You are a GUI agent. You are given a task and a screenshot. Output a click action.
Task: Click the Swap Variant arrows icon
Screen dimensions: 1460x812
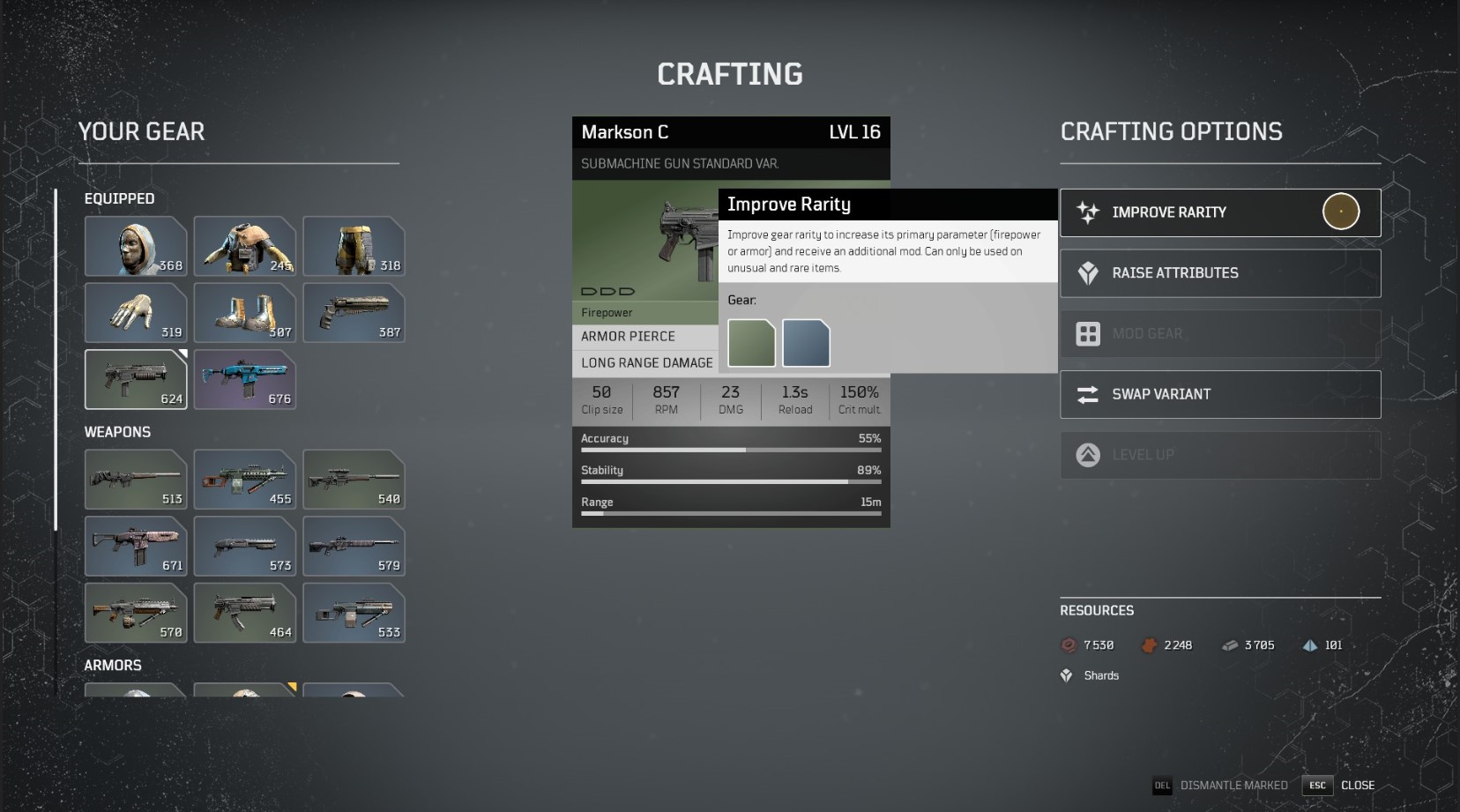[x=1087, y=394]
